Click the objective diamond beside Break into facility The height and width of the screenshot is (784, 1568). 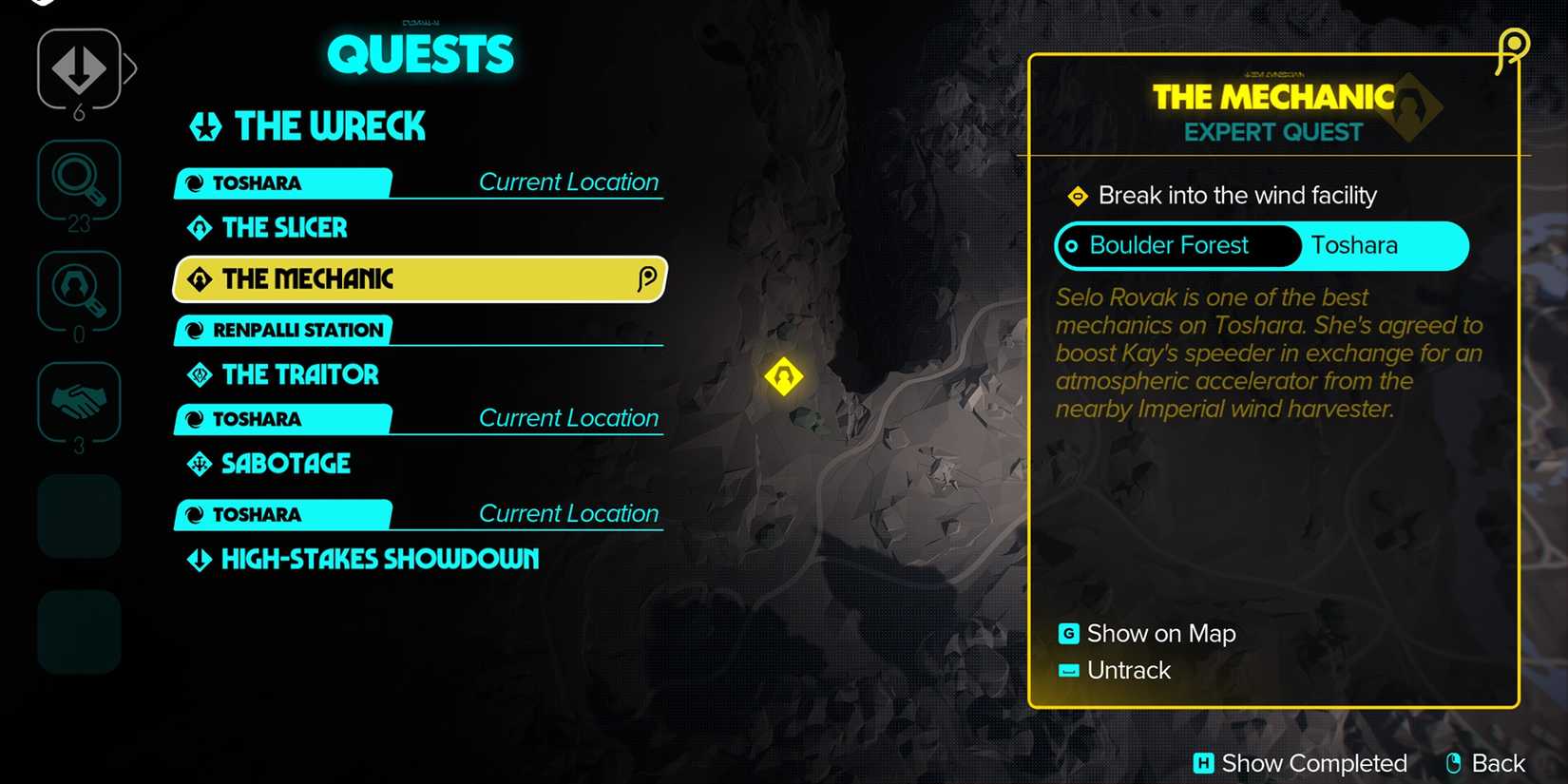(x=1079, y=197)
